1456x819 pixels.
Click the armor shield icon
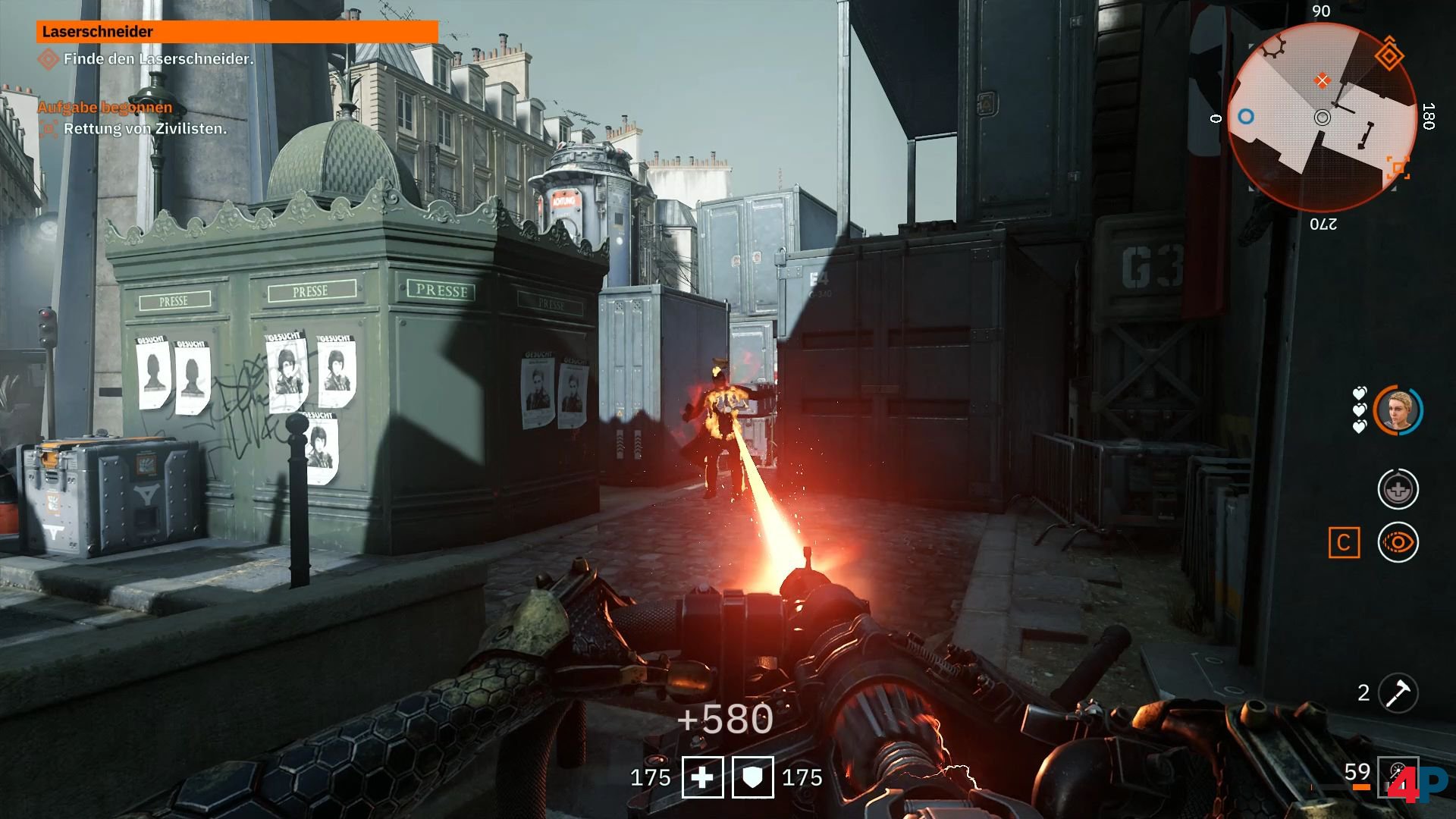[x=752, y=777]
